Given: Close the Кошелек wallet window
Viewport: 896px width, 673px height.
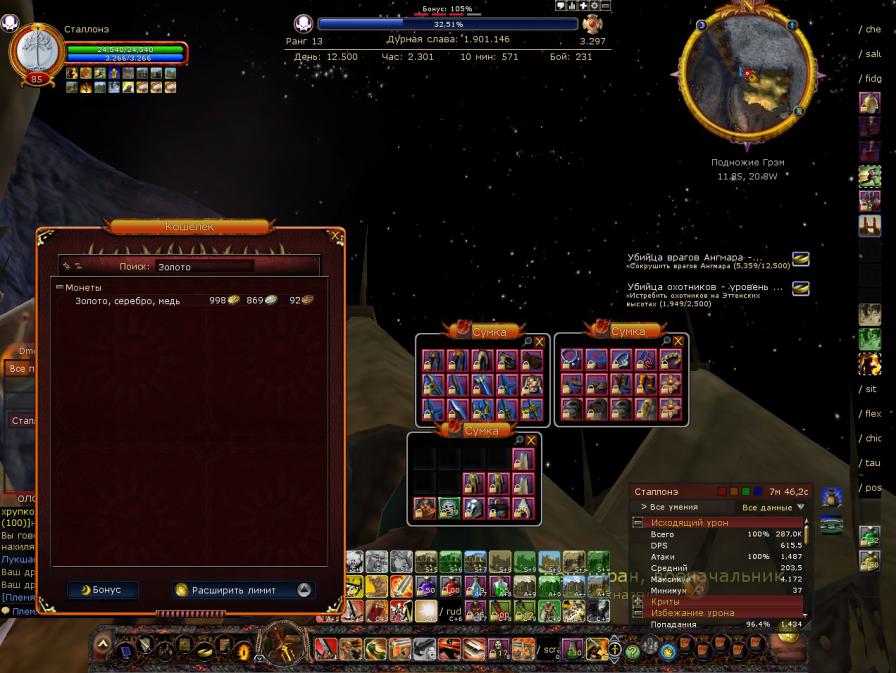Looking at the screenshot, I should click(x=335, y=238).
